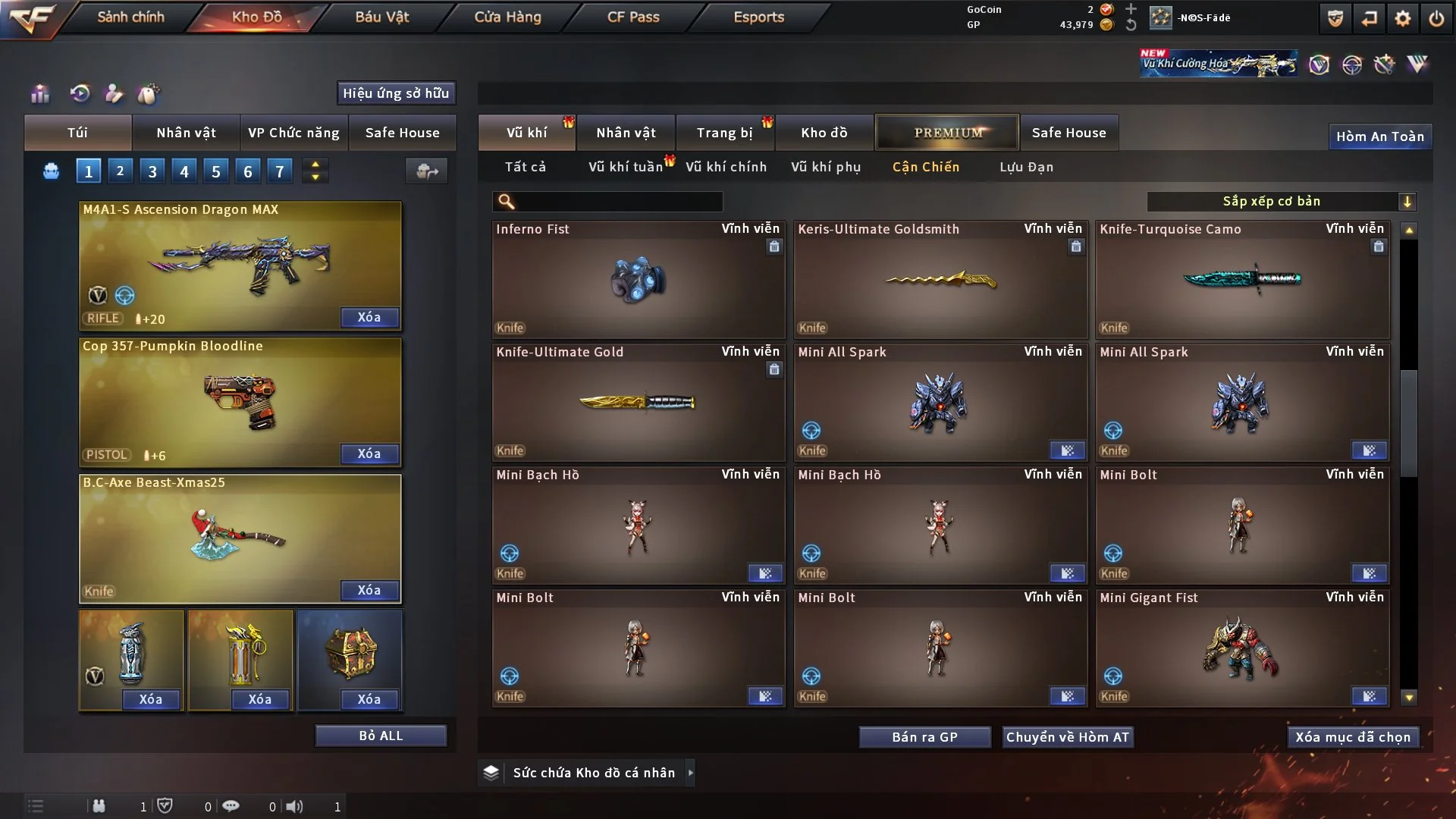Click the Bỏ ALL button
1456x819 pixels.
(x=381, y=736)
